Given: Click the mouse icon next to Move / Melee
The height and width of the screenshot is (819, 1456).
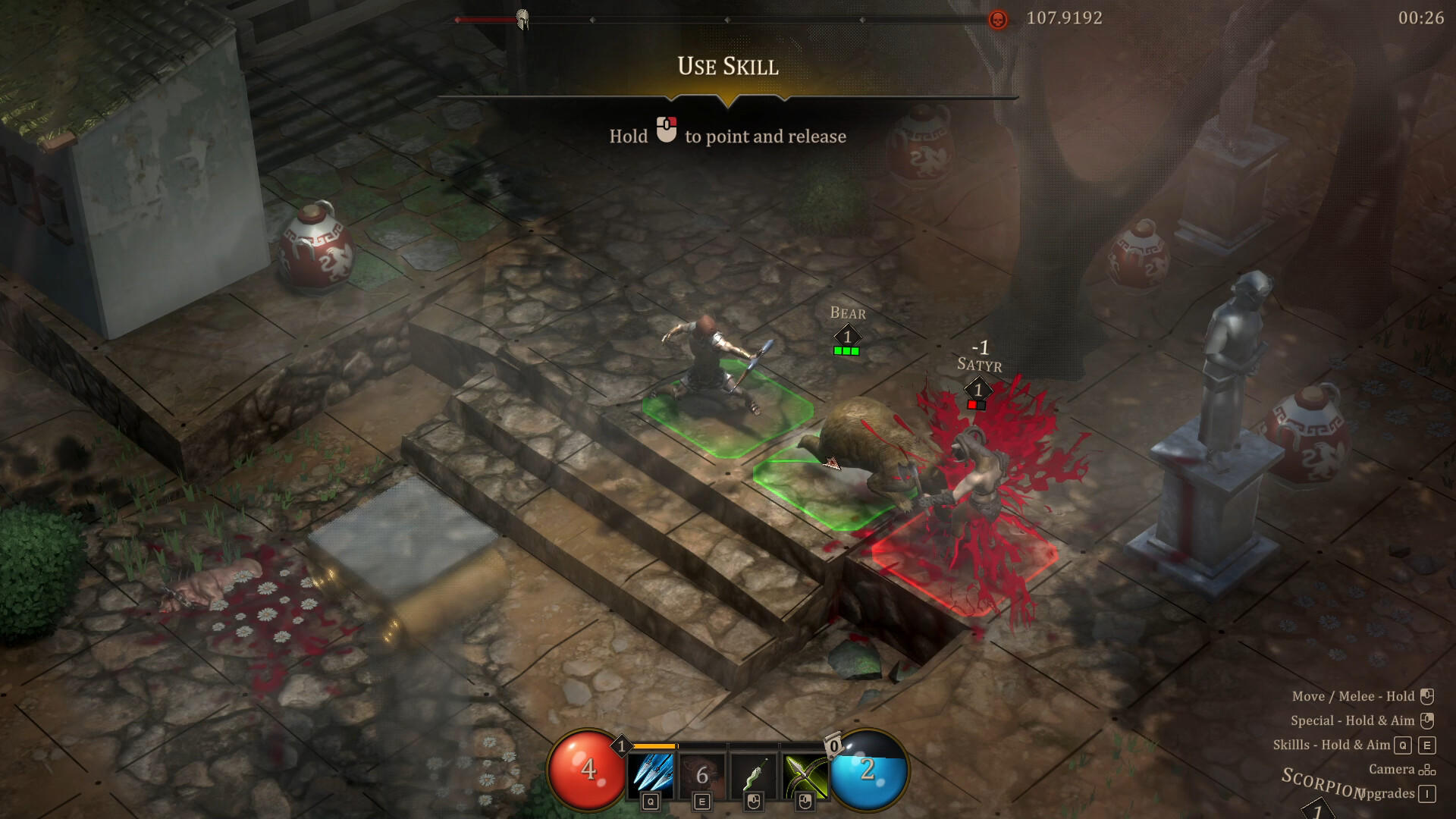Looking at the screenshot, I should (1427, 697).
